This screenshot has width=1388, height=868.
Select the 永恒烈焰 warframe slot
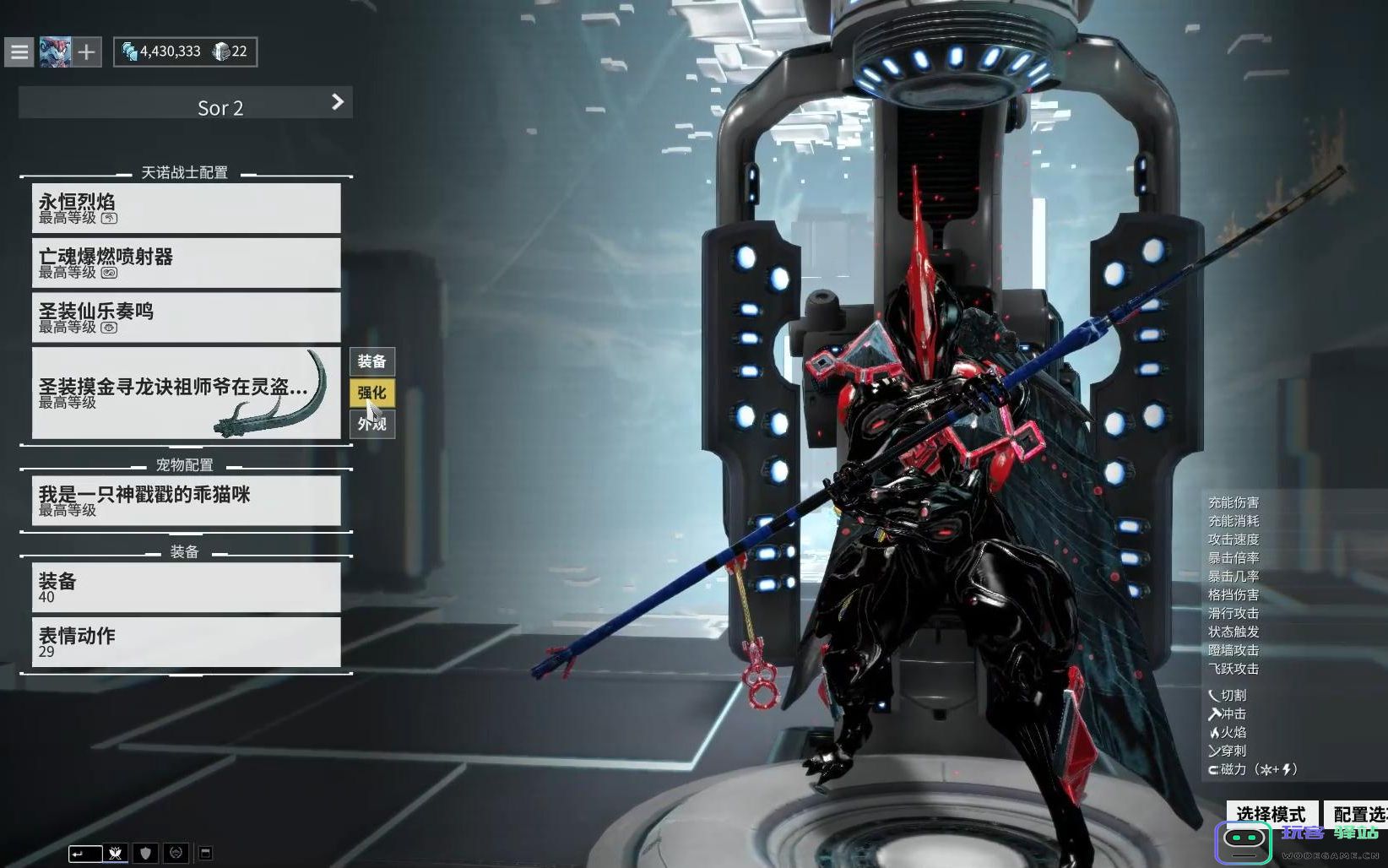pos(186,209)
